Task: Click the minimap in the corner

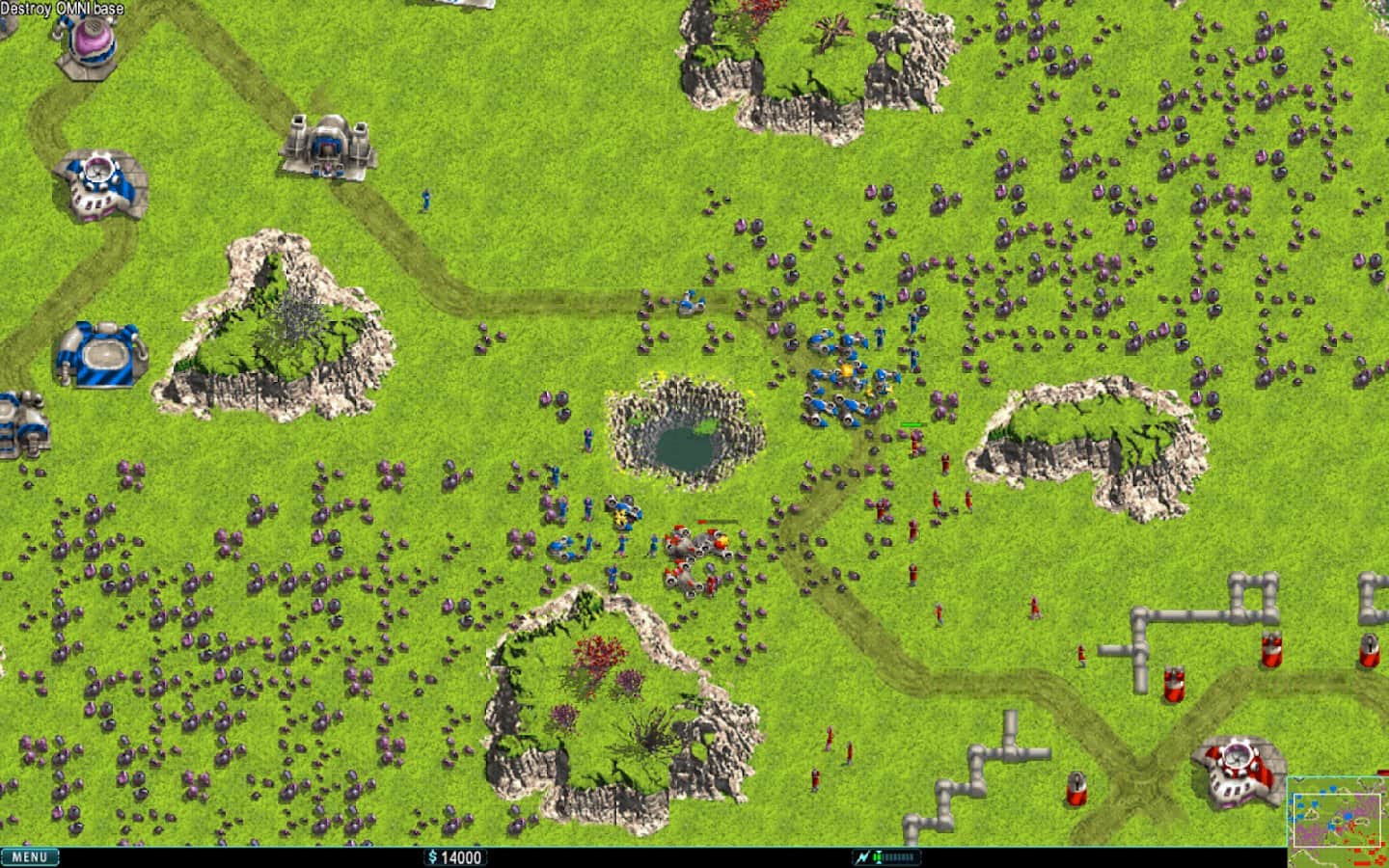Action: click(1338, 822)
